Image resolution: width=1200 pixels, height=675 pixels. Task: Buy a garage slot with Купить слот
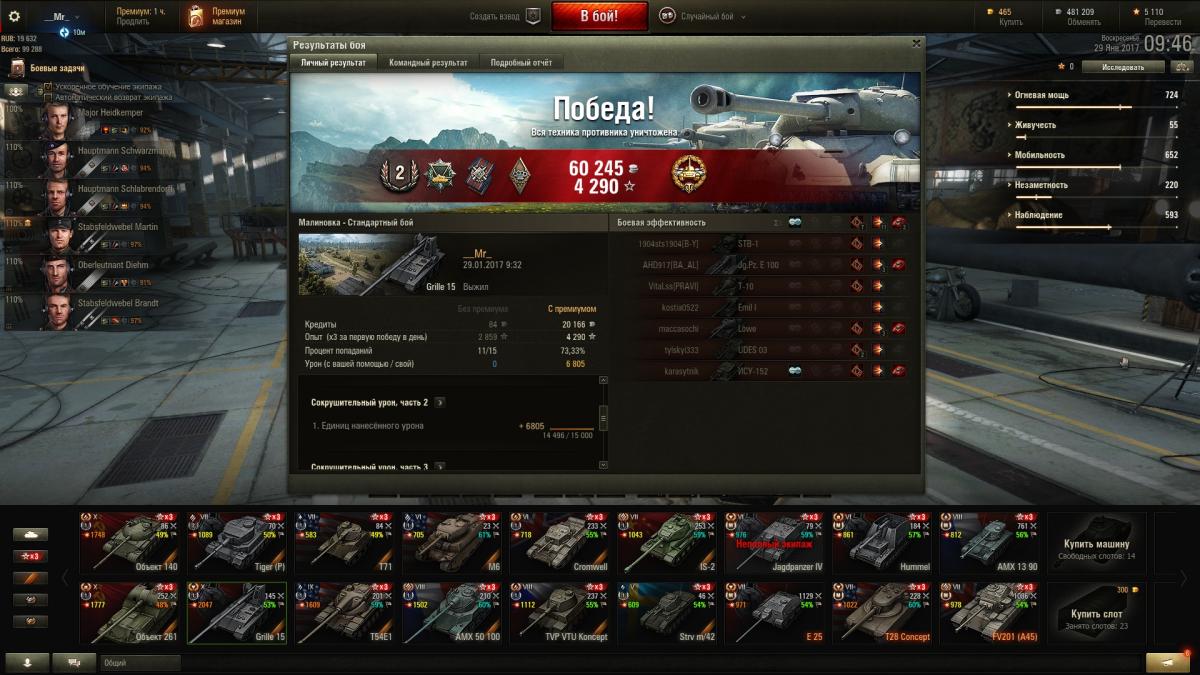click(1096, 611)
